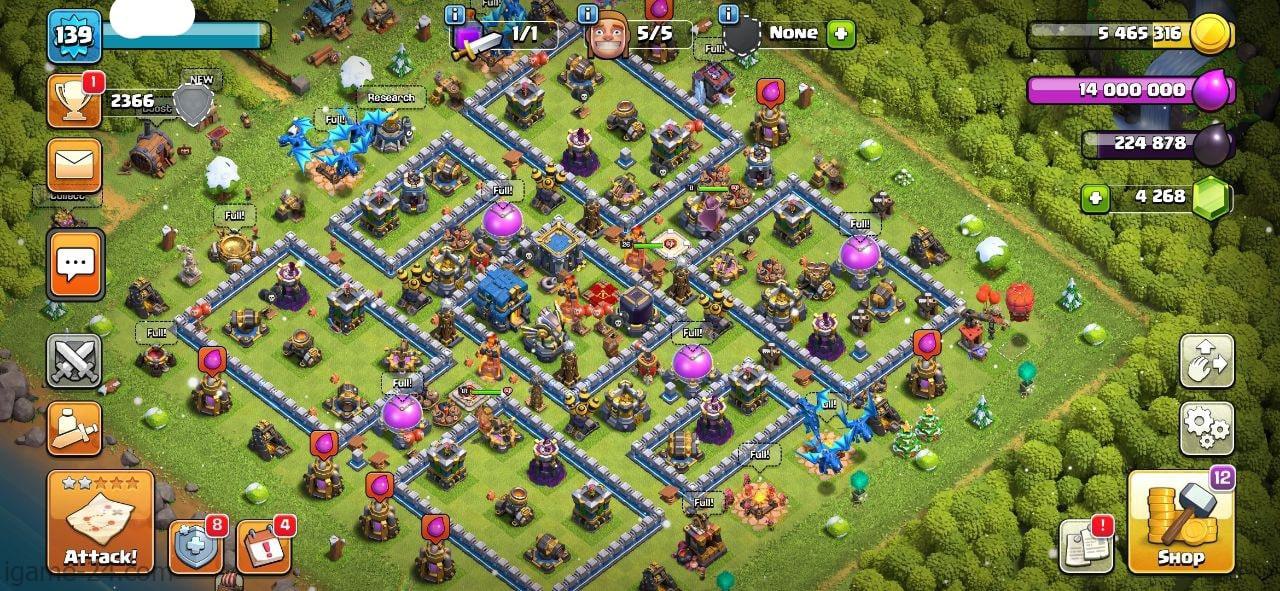Open the events calendar with badge 4

[x=263, y=548]
